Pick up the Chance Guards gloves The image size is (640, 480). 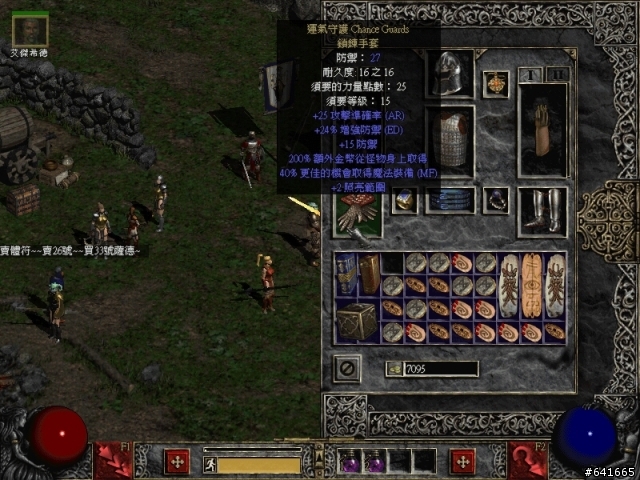[356, 210]
